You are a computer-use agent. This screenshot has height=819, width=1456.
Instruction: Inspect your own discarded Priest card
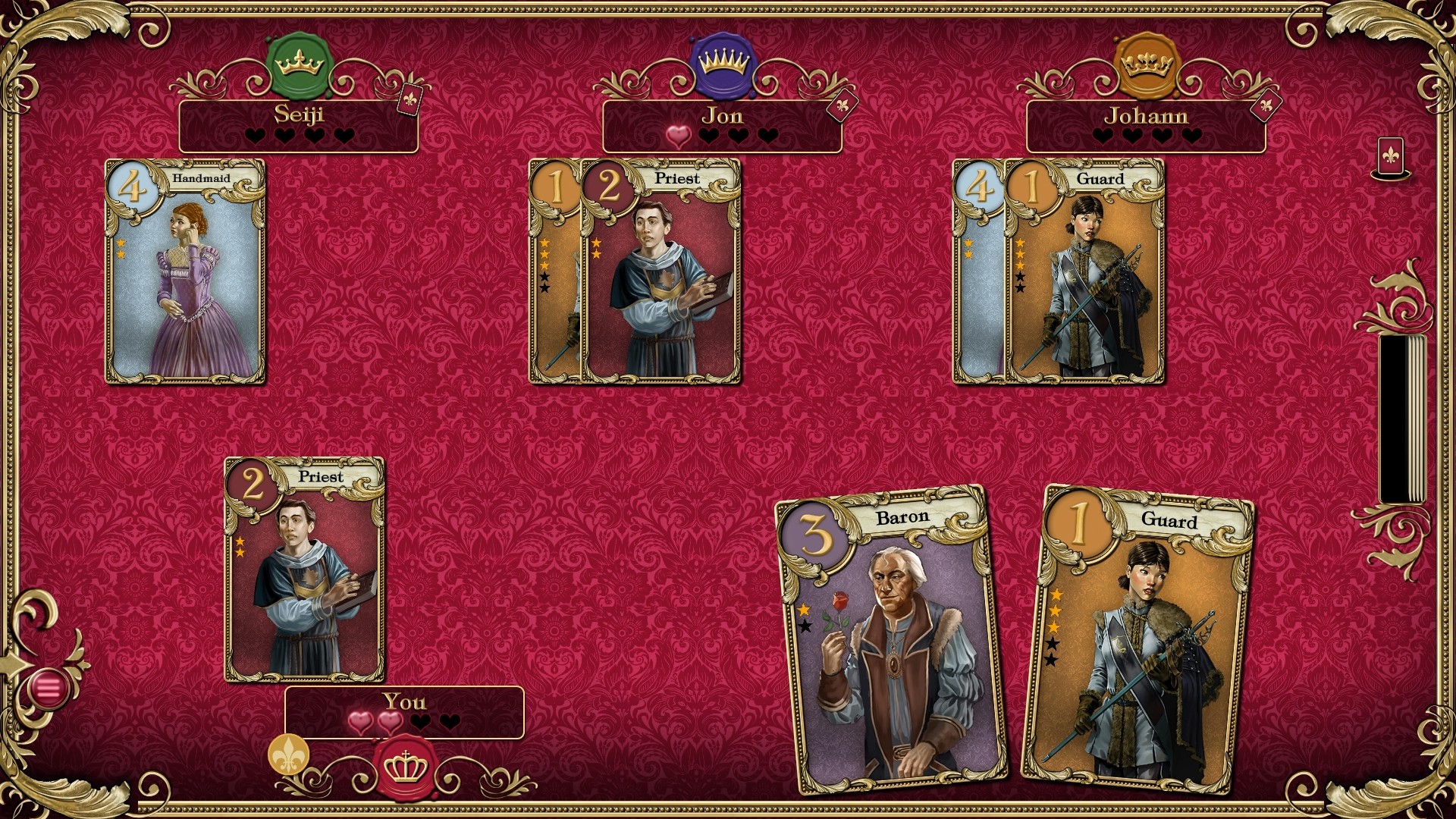tap(304, 569)
